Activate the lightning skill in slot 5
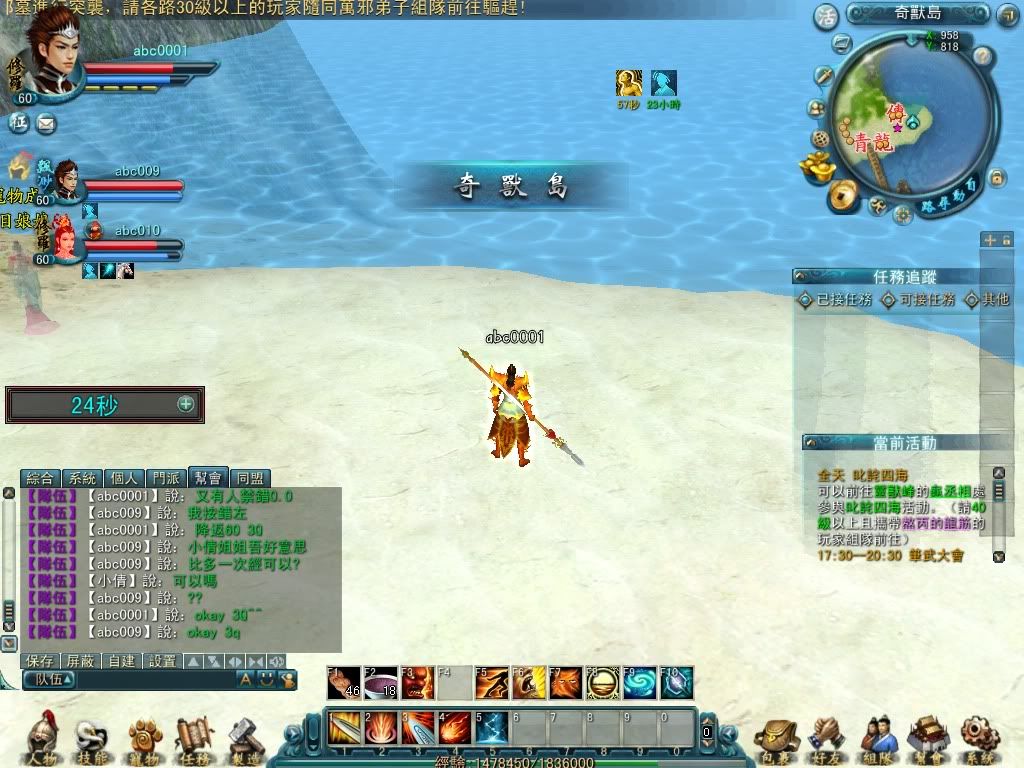Screen dimensions: 1024x768 [x=490, y=727]
